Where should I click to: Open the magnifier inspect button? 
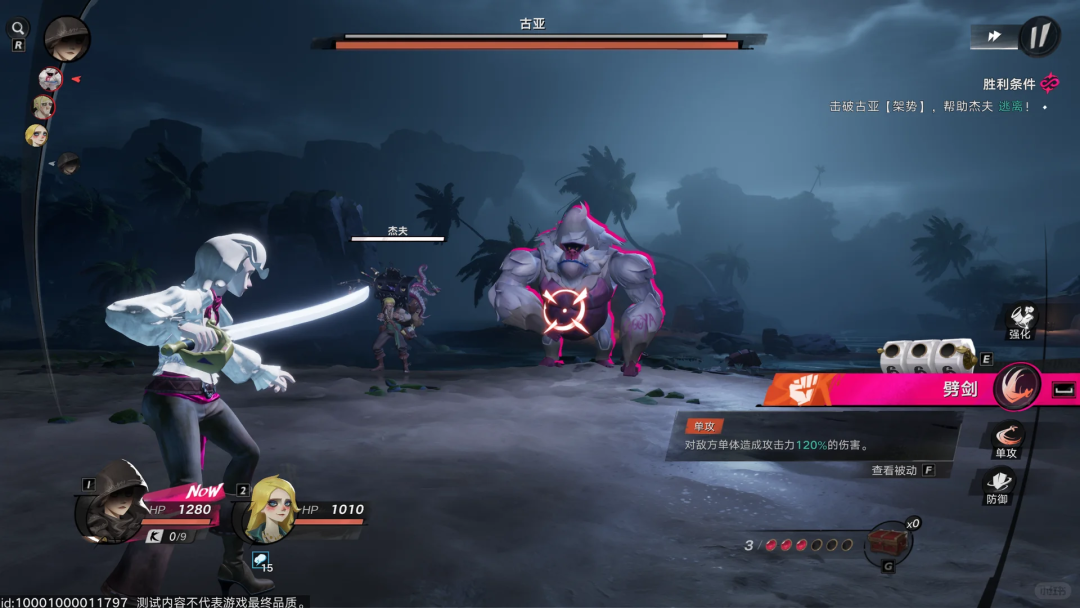coord(19,29)
